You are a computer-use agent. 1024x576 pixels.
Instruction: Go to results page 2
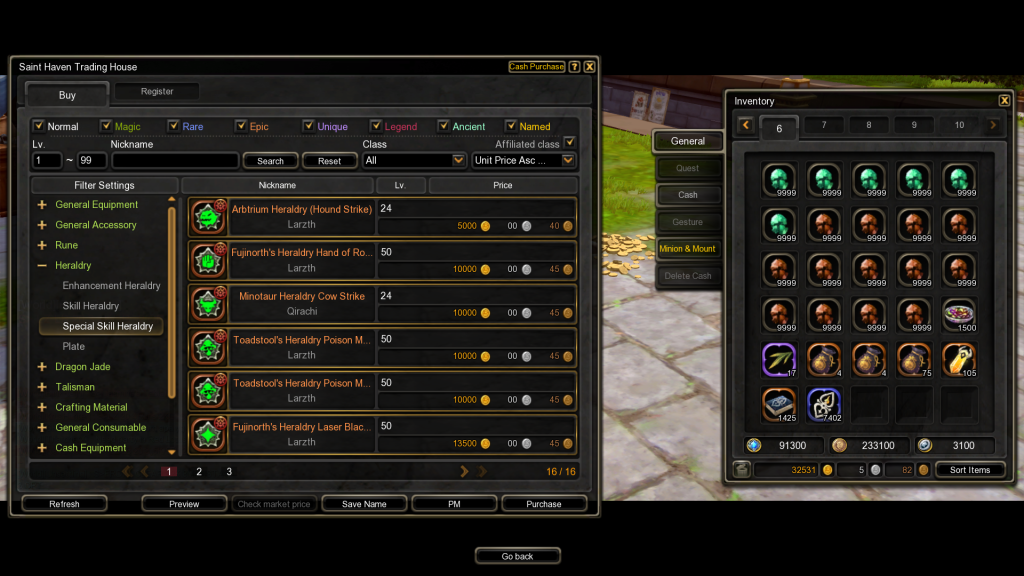click(199, 471)
